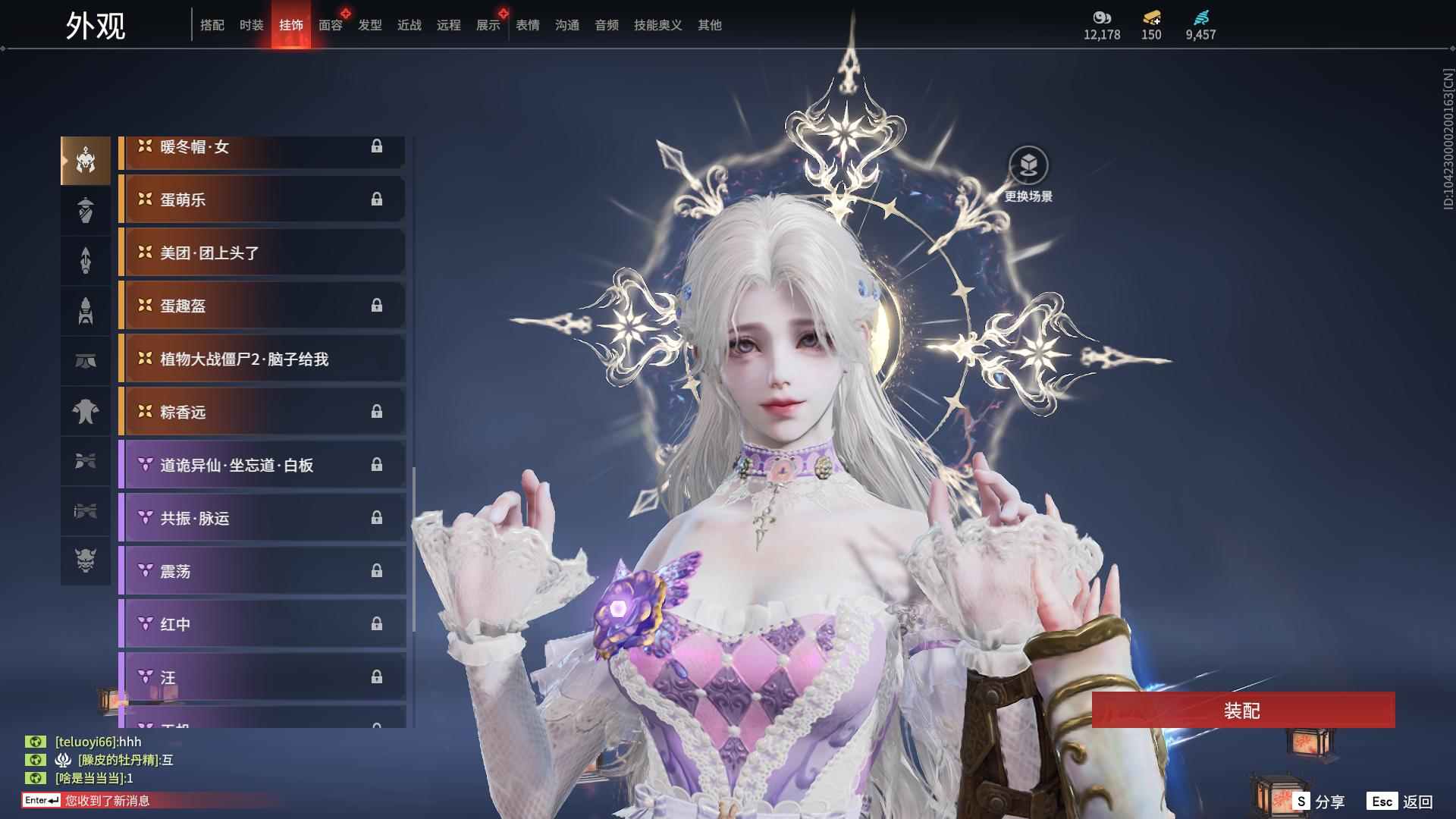
Task: Switch to 技能奥义 tab
Action: click(657, 25)
